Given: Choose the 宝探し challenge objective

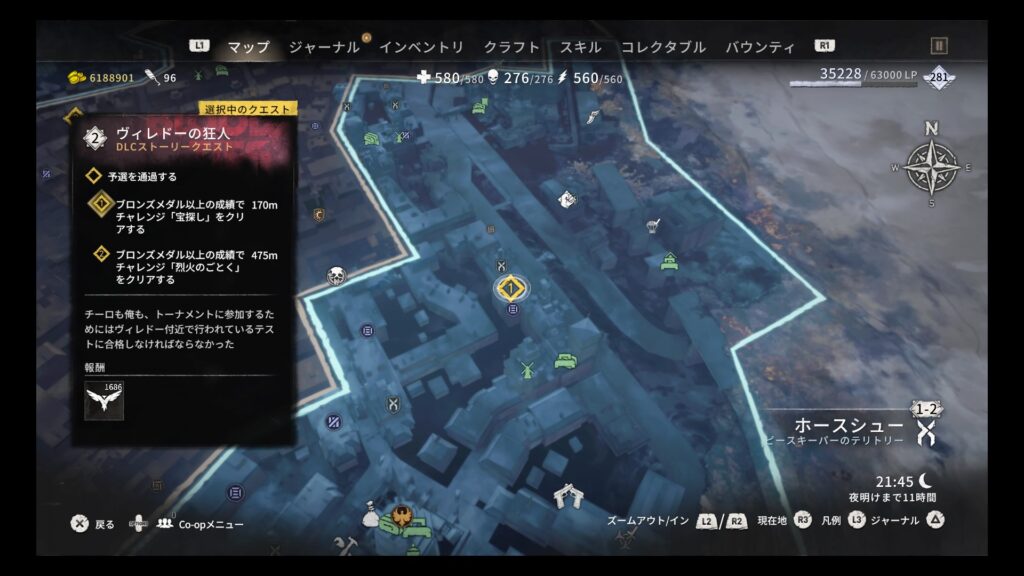Looking at the screenshot, I should pos(180,215).
